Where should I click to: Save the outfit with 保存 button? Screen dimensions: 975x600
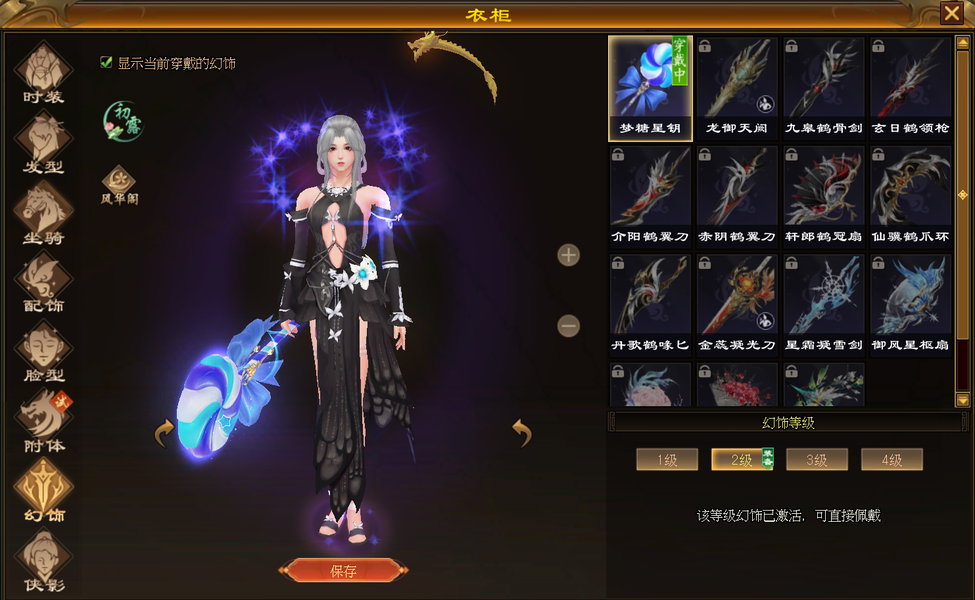click(343, 571)
